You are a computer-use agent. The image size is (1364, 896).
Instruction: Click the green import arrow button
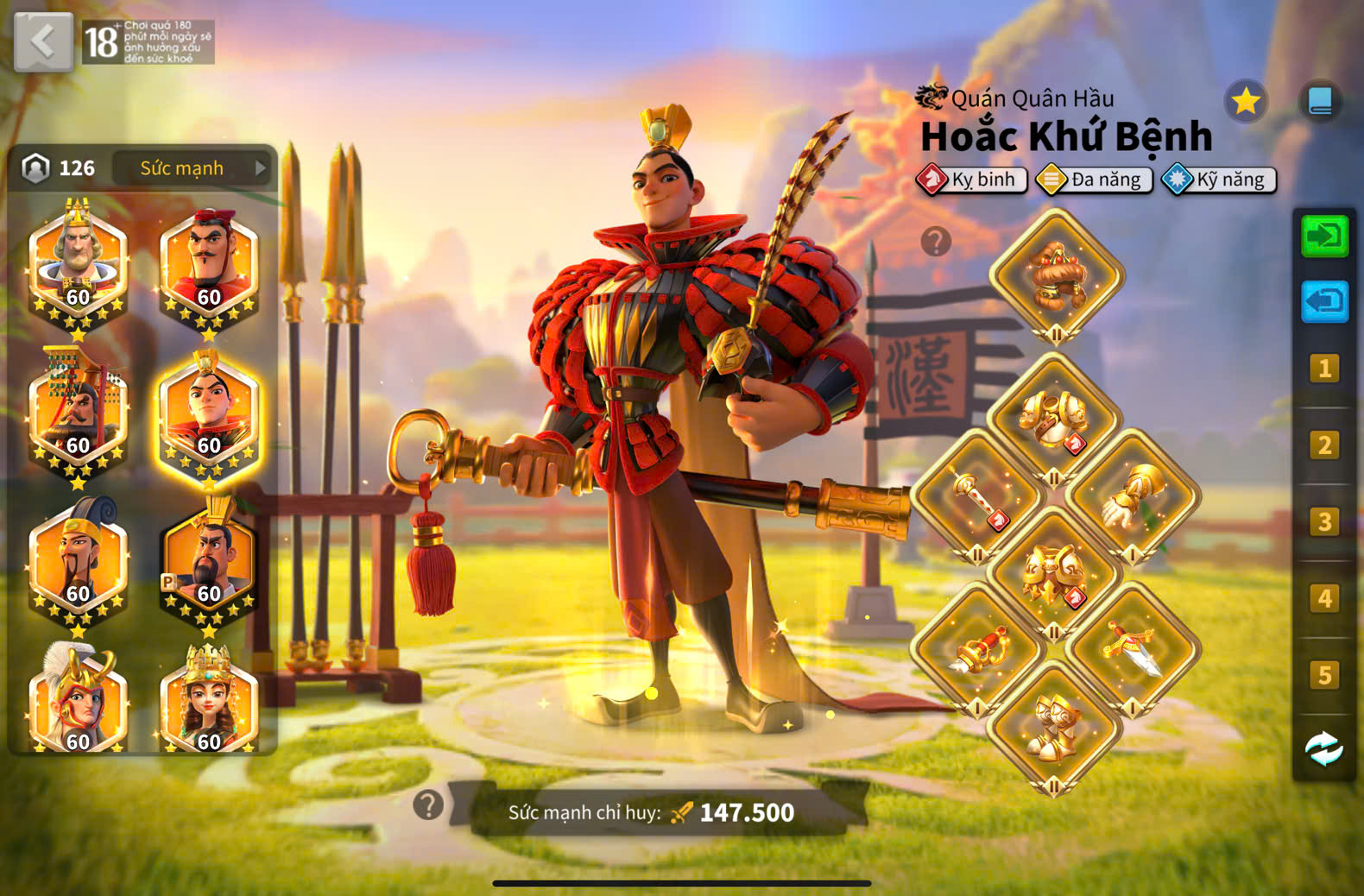point(1324,236)
